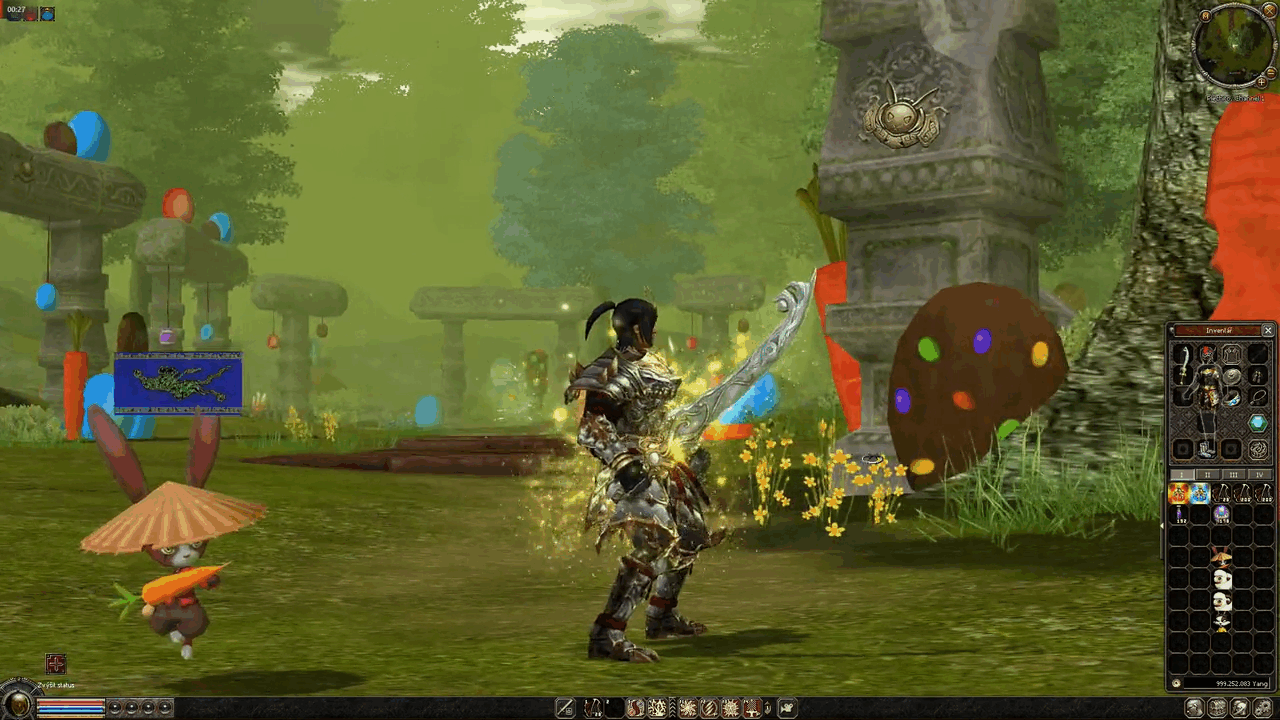Viewport: 1280px width, 720px height.
Task: Open the round emblem menu button
Action: [x=18, y=705]
